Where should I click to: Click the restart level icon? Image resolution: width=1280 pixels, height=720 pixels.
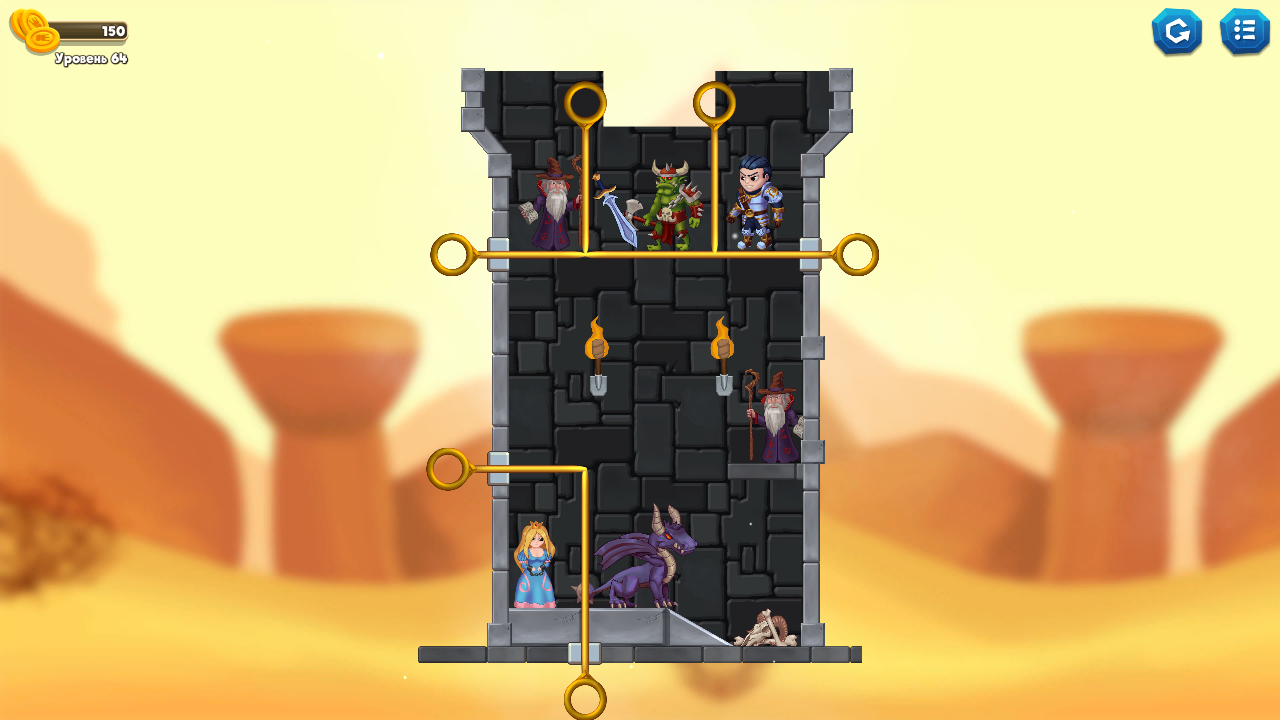tap(1177, 31)
